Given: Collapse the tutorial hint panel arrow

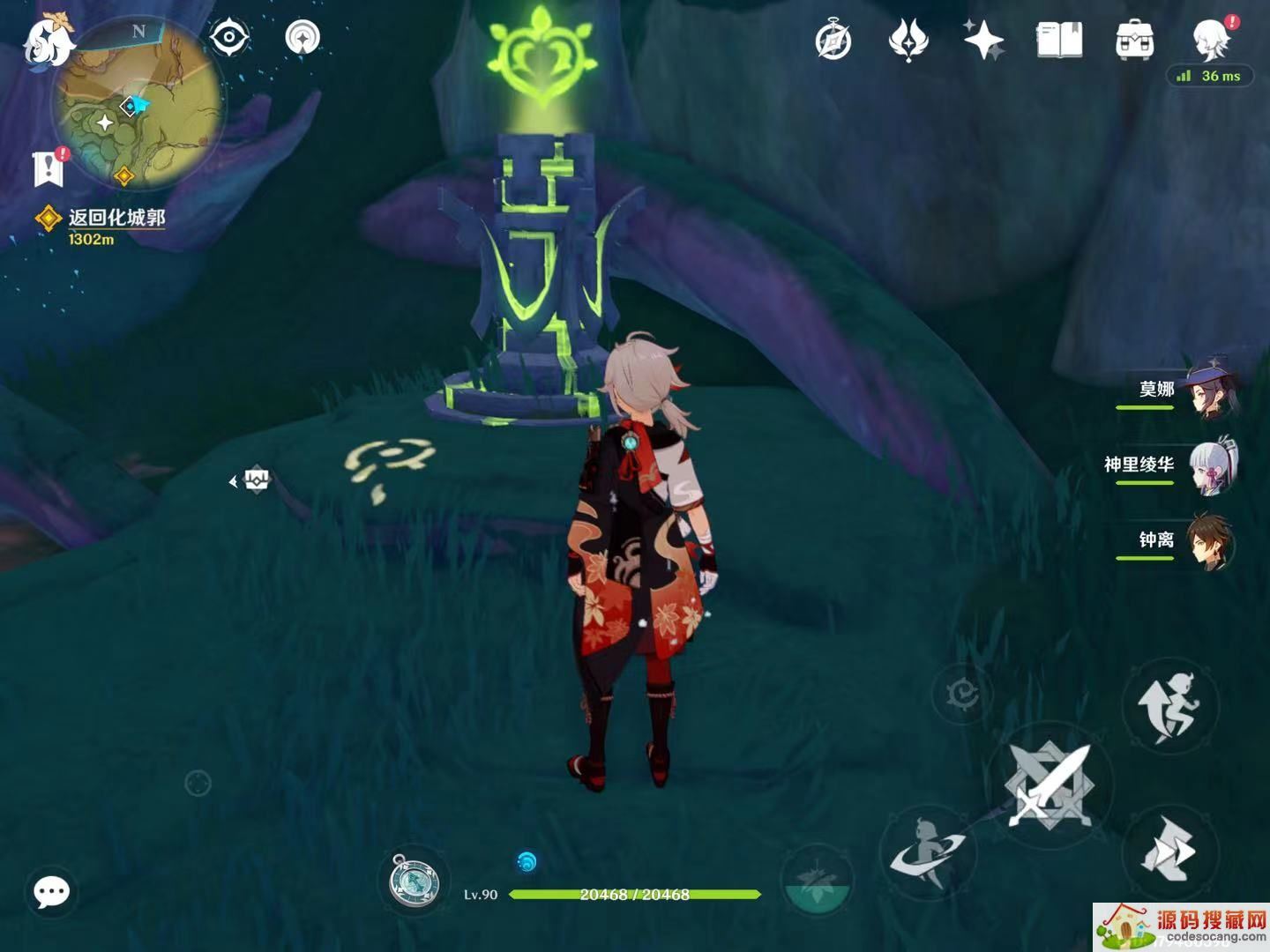Looking at the screenshot, I should click(234, 480).
